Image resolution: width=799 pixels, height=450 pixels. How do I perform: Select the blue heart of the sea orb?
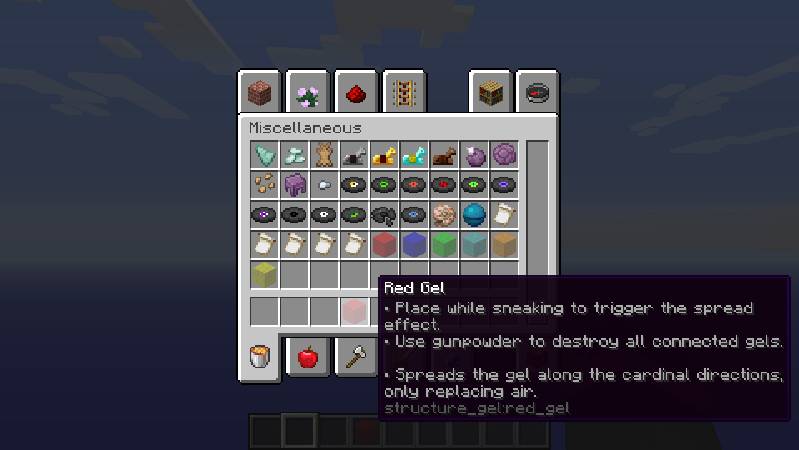tap(474, 214)
